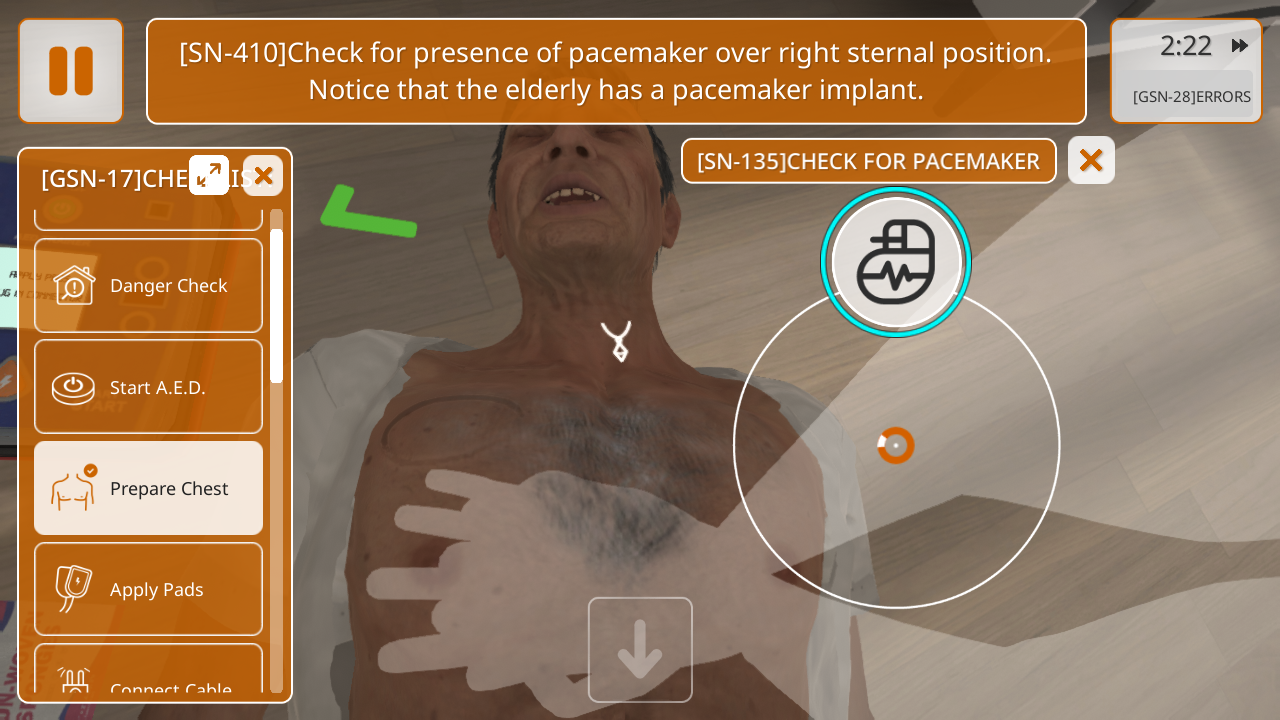The width and height of the screenshot is (1280, 720).
Task: Select Danger Check in checklist
Action: coord(149,286)
